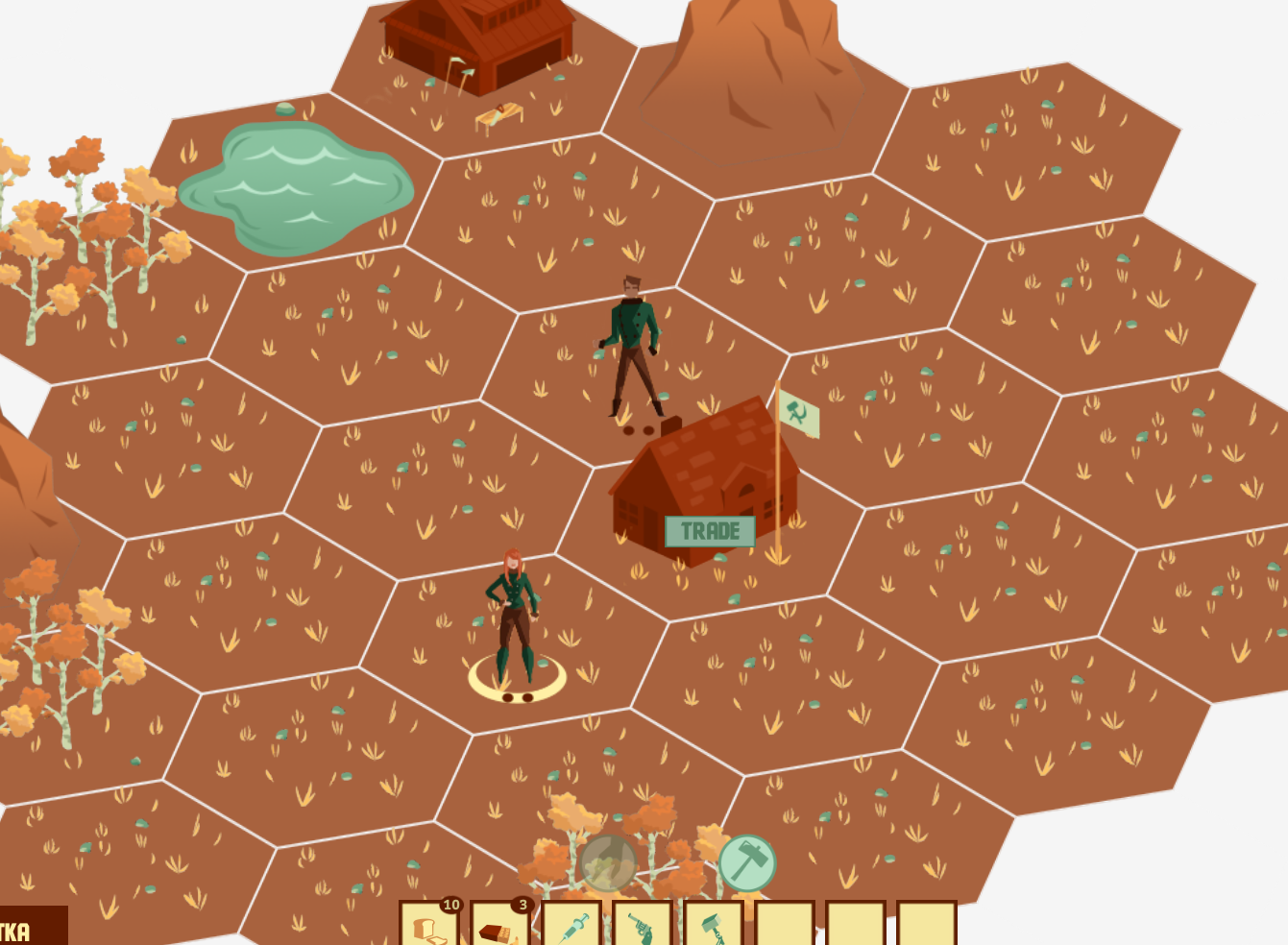Activate the green round hammer build button
Image resolution: width=1288 pixels, height=945 pixels.
747,862
